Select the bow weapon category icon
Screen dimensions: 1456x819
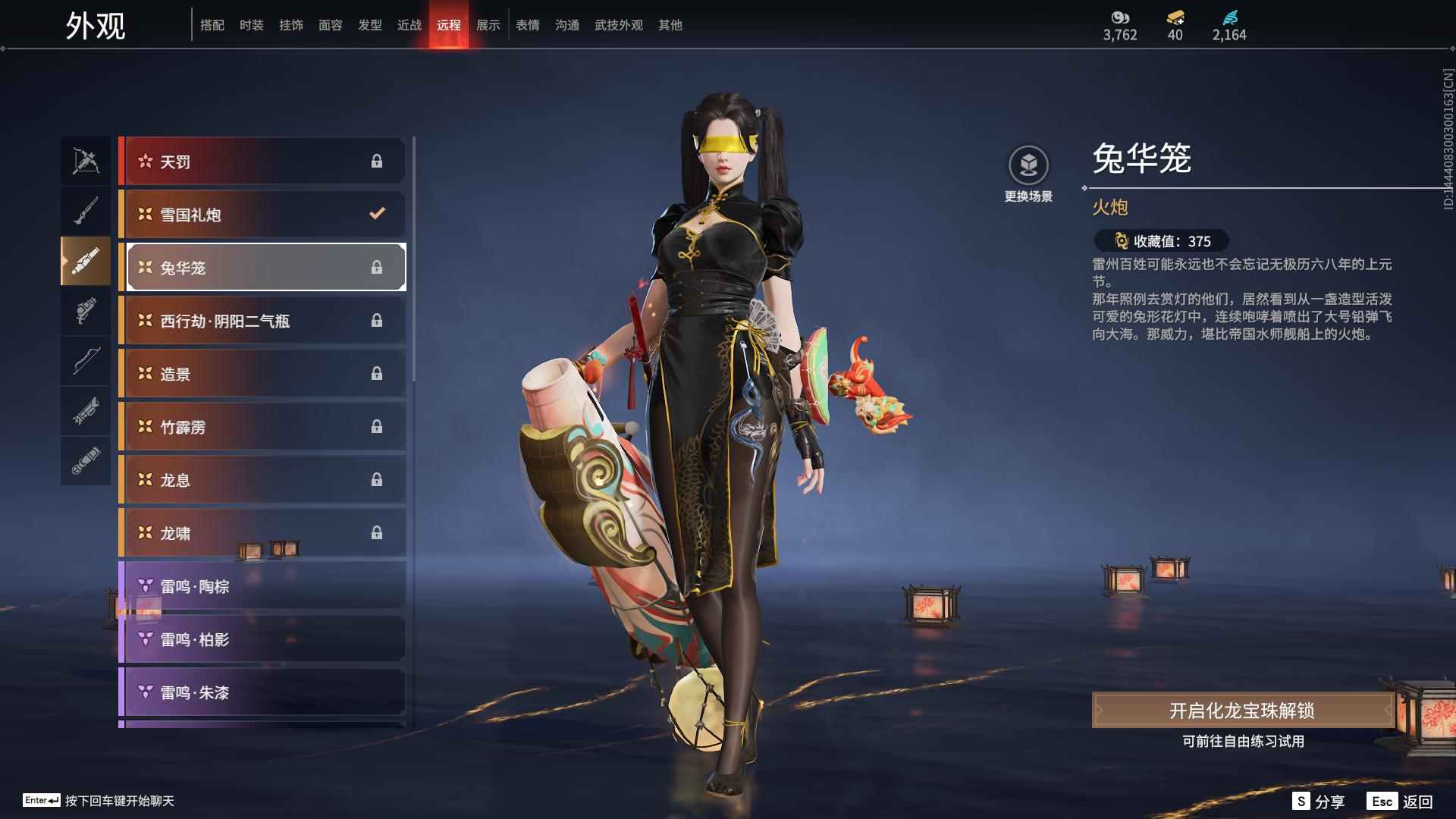[x=86, y=362]
